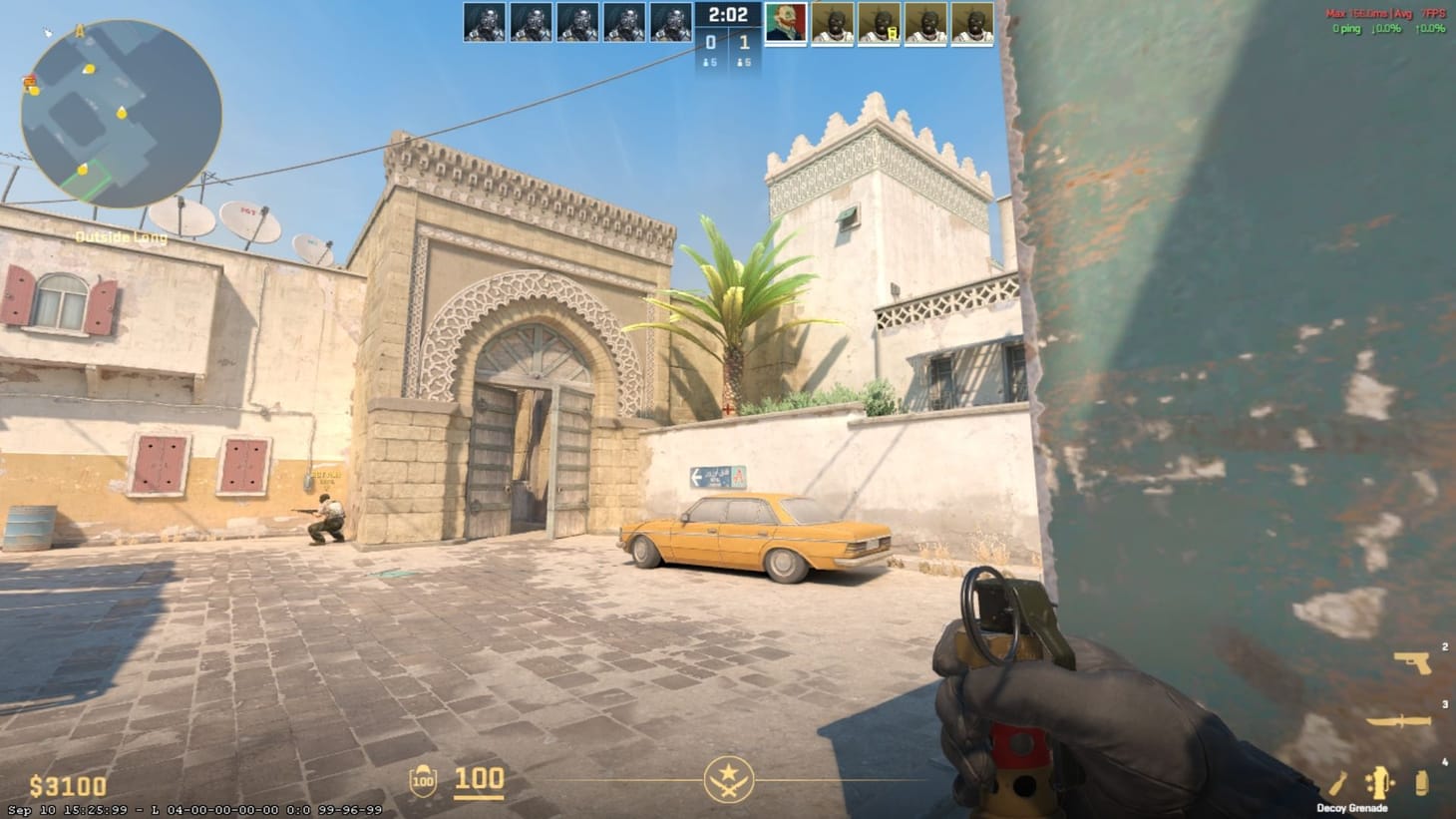The image size is (1456, 819).
Task: Select the Van Gogh player avatar
Action: (785, 22)
